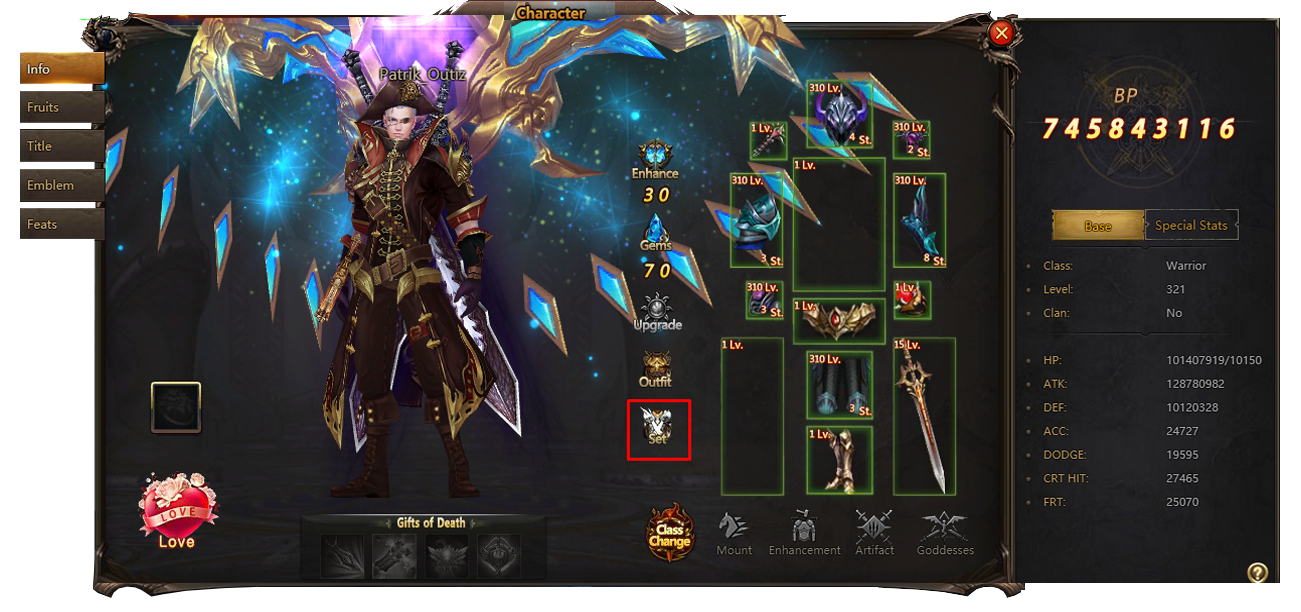Open the Set bonus icon
This screenshot has height=612, width=1301.
[658, 429]
